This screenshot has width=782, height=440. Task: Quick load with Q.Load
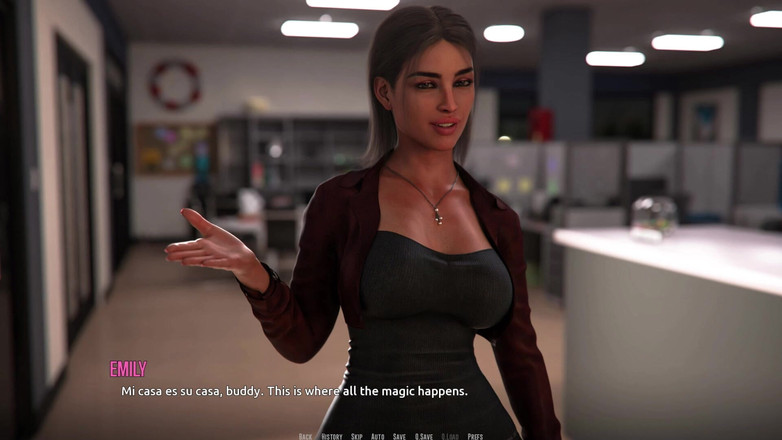[450, 436]
